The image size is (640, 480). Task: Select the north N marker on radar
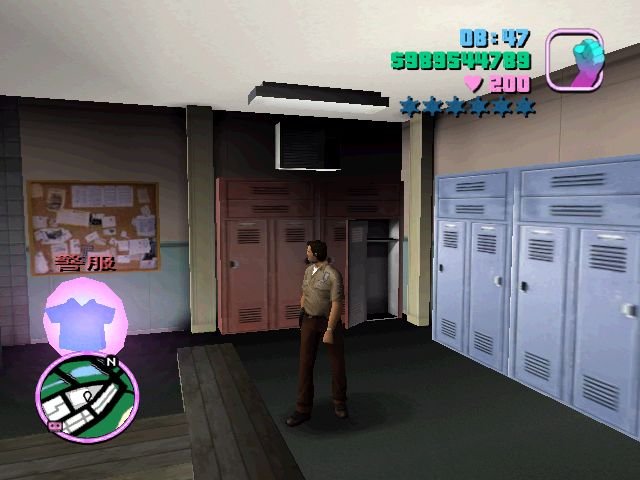tap(111, 362)
